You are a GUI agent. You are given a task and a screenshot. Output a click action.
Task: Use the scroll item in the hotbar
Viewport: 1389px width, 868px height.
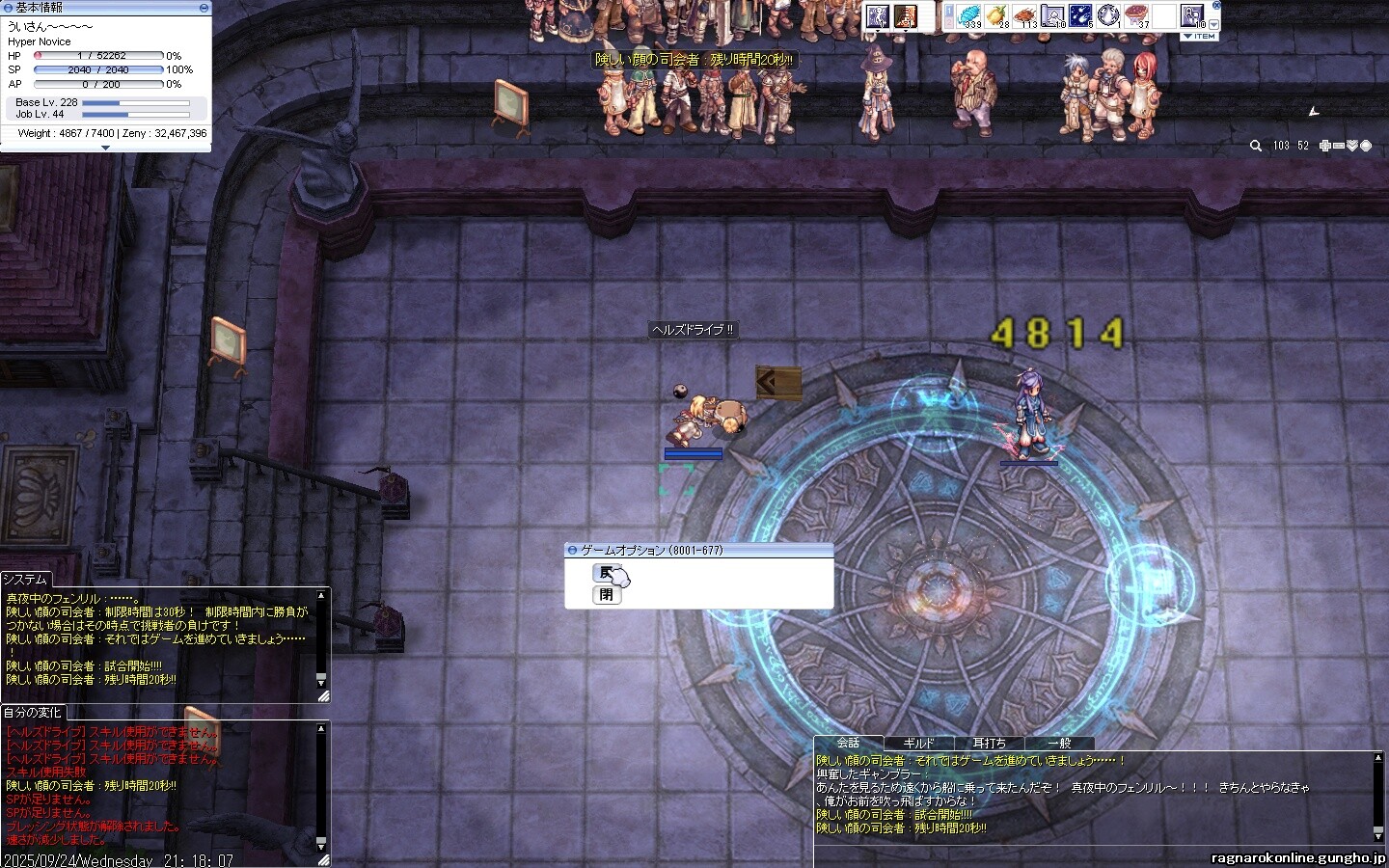coord(1052,15)
